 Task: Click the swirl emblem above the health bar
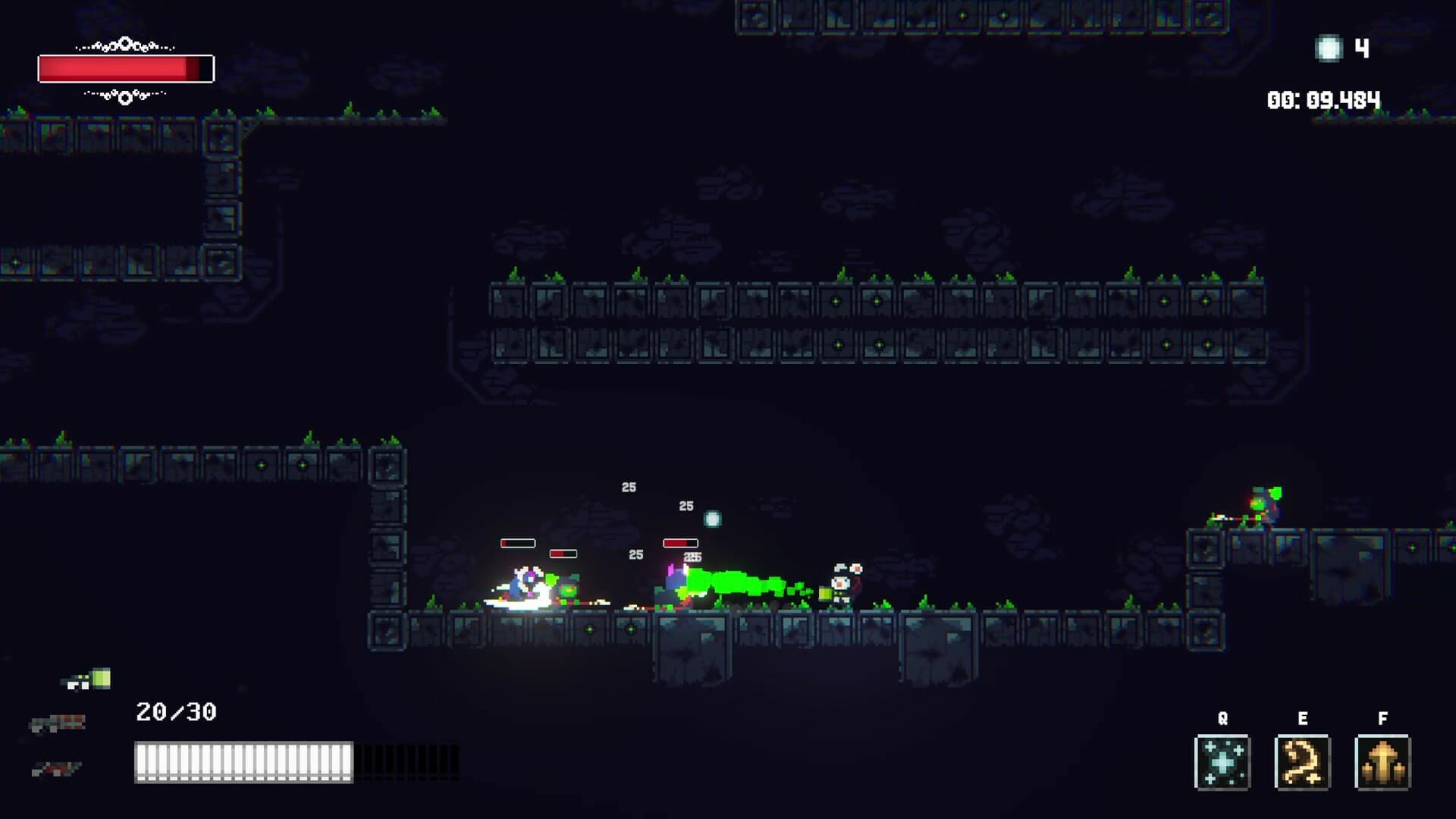pos(124,45)
